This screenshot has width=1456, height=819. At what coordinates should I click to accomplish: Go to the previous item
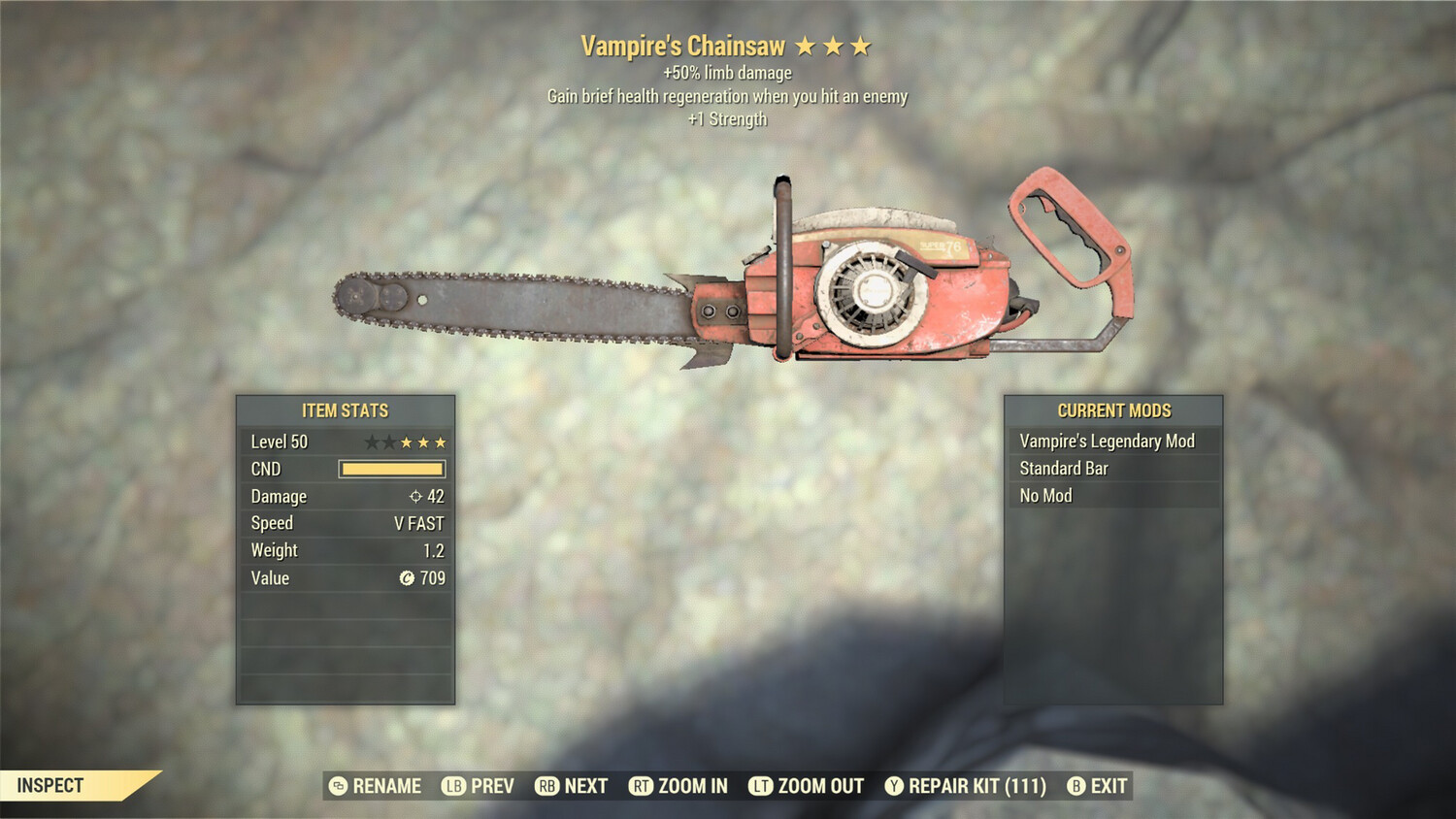coord(479,786)
